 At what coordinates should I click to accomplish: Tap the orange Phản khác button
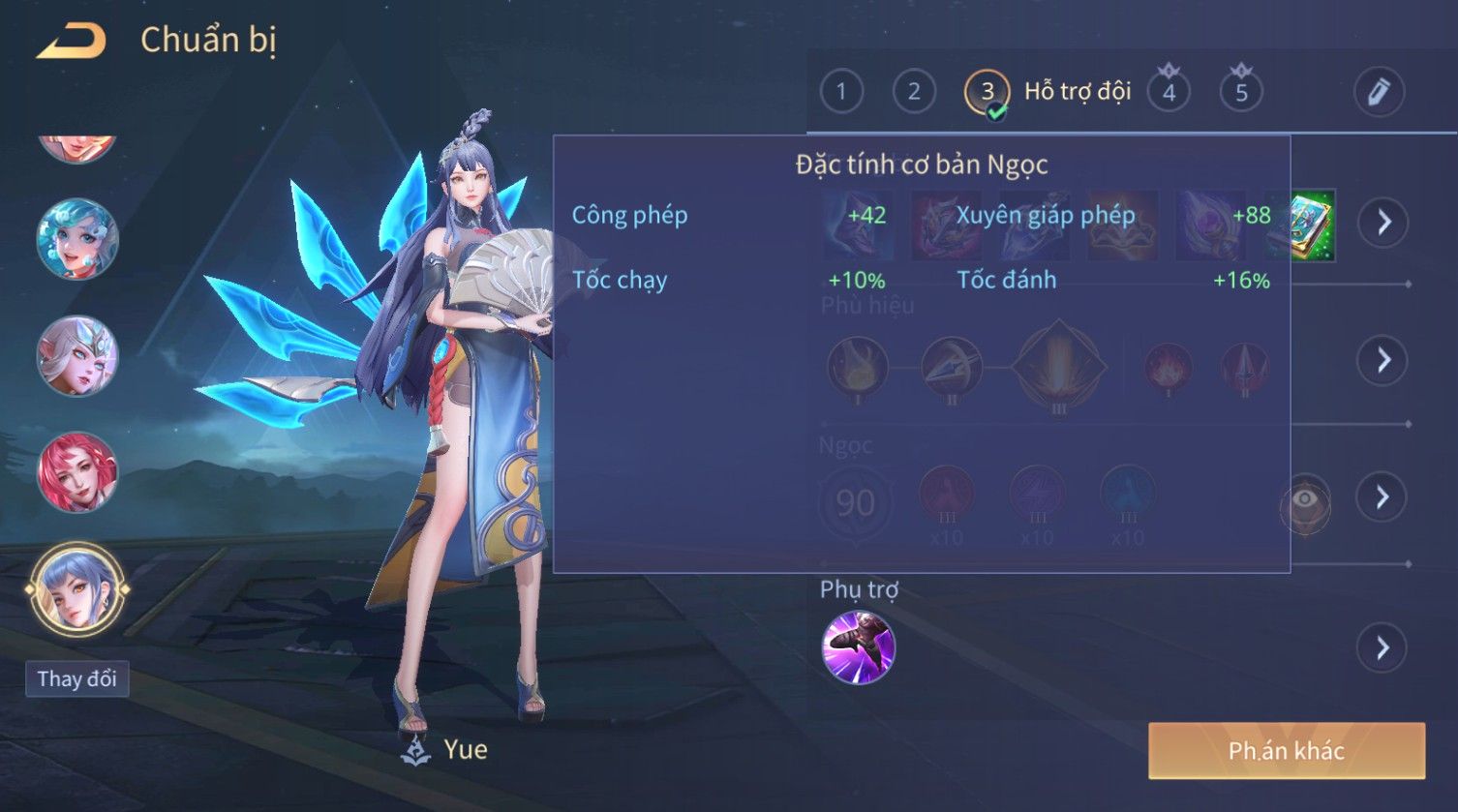tap(1287, 751)
